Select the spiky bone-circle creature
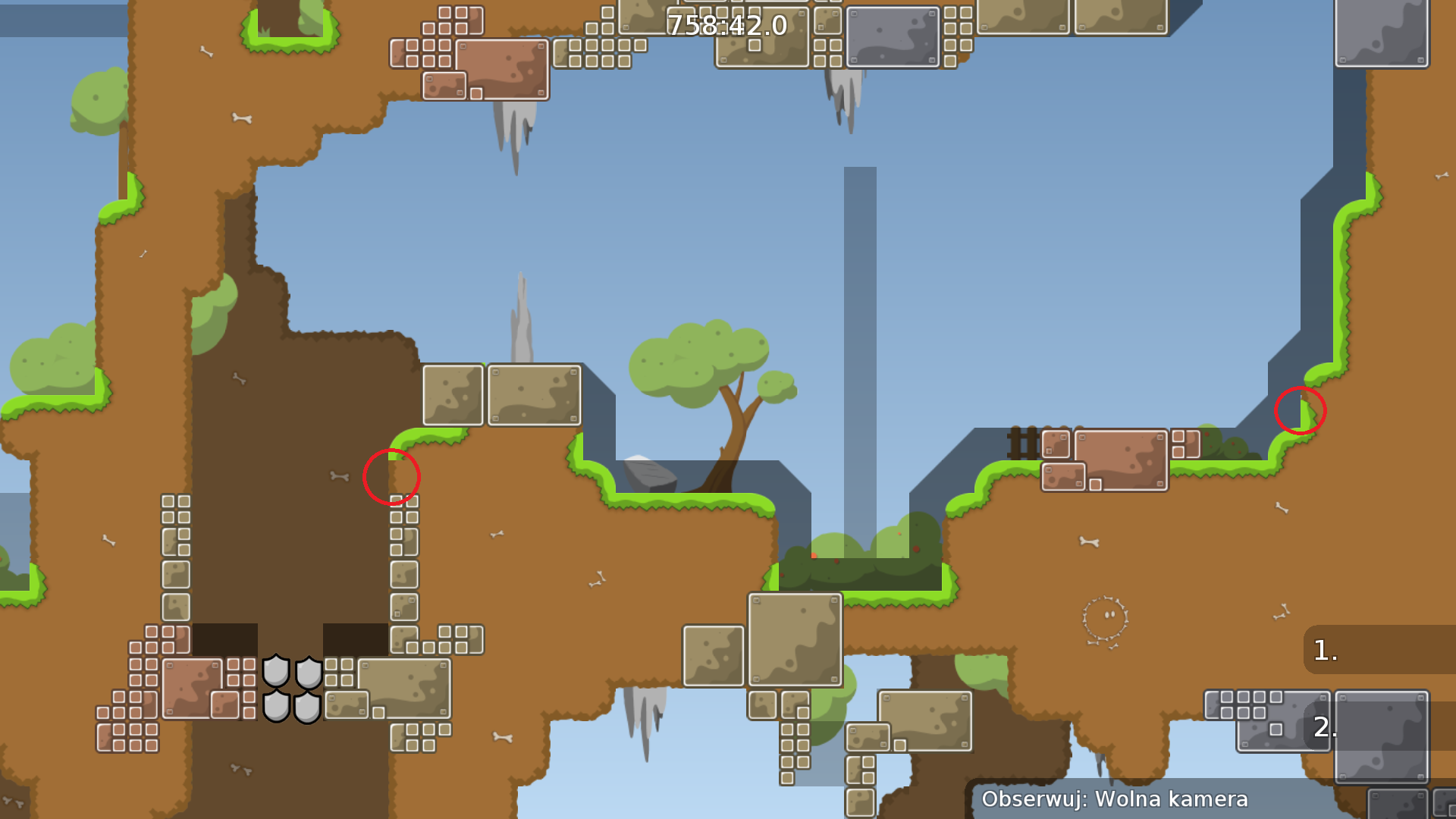 point(1106,616)
